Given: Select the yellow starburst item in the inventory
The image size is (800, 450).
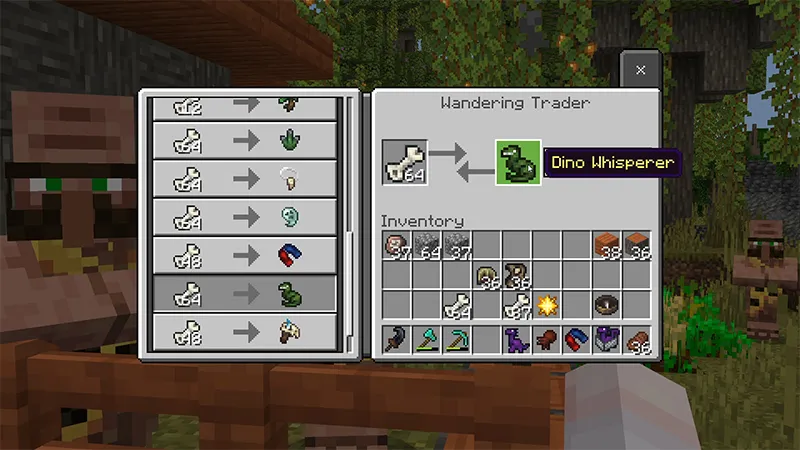Looking at the screenshot, I should (x=547, y=304).
